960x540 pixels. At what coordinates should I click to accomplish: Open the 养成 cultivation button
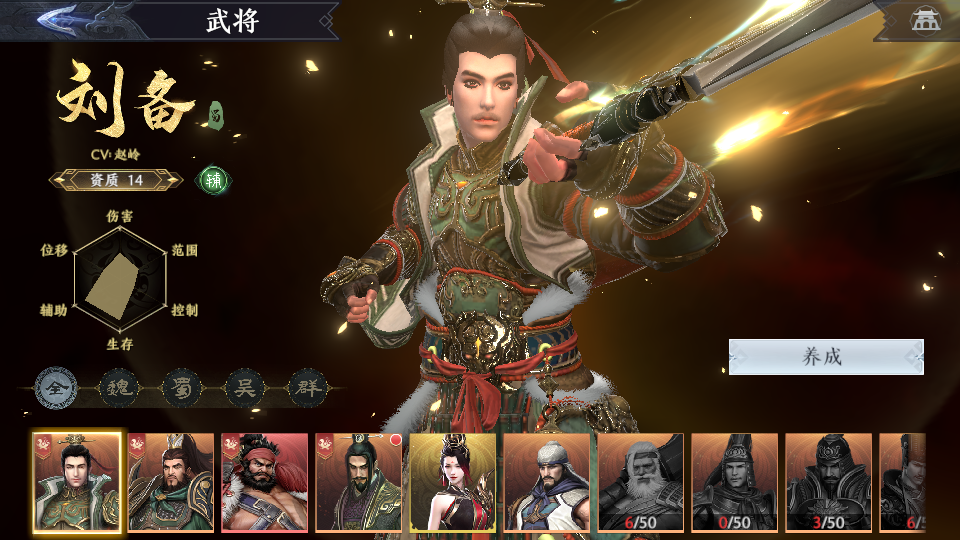[825, 357]
